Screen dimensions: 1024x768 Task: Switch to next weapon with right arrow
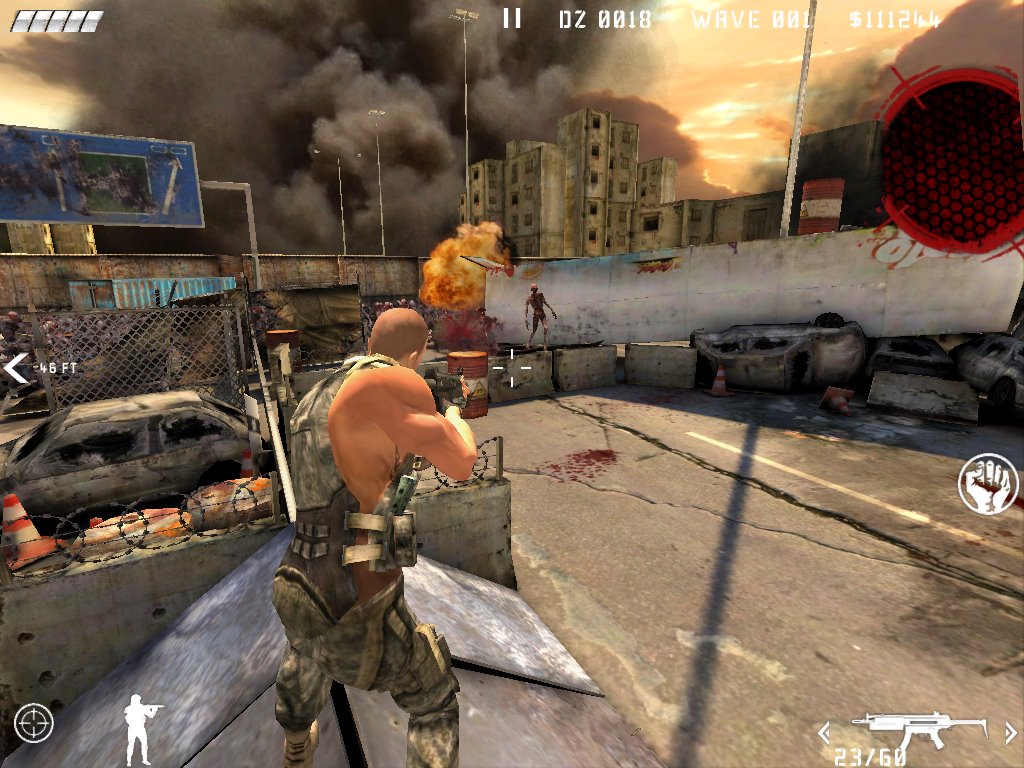[1010, 733]
